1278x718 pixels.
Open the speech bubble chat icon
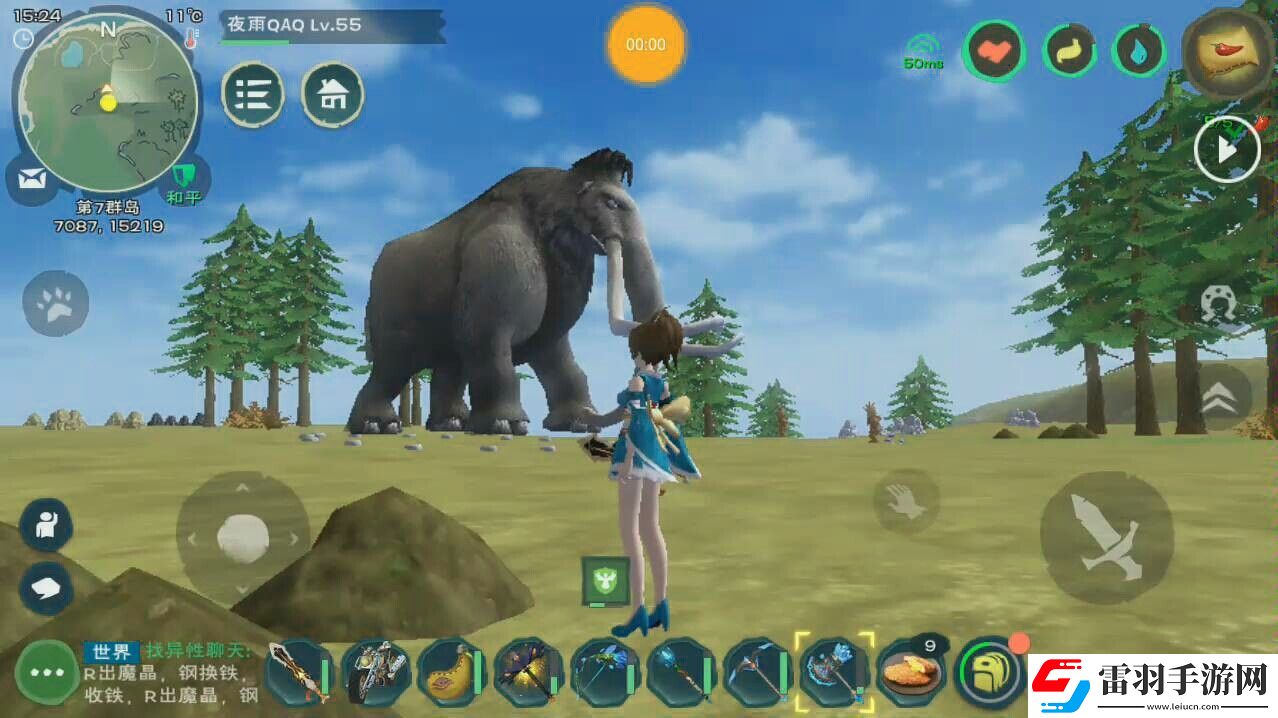tap(46, 587)
